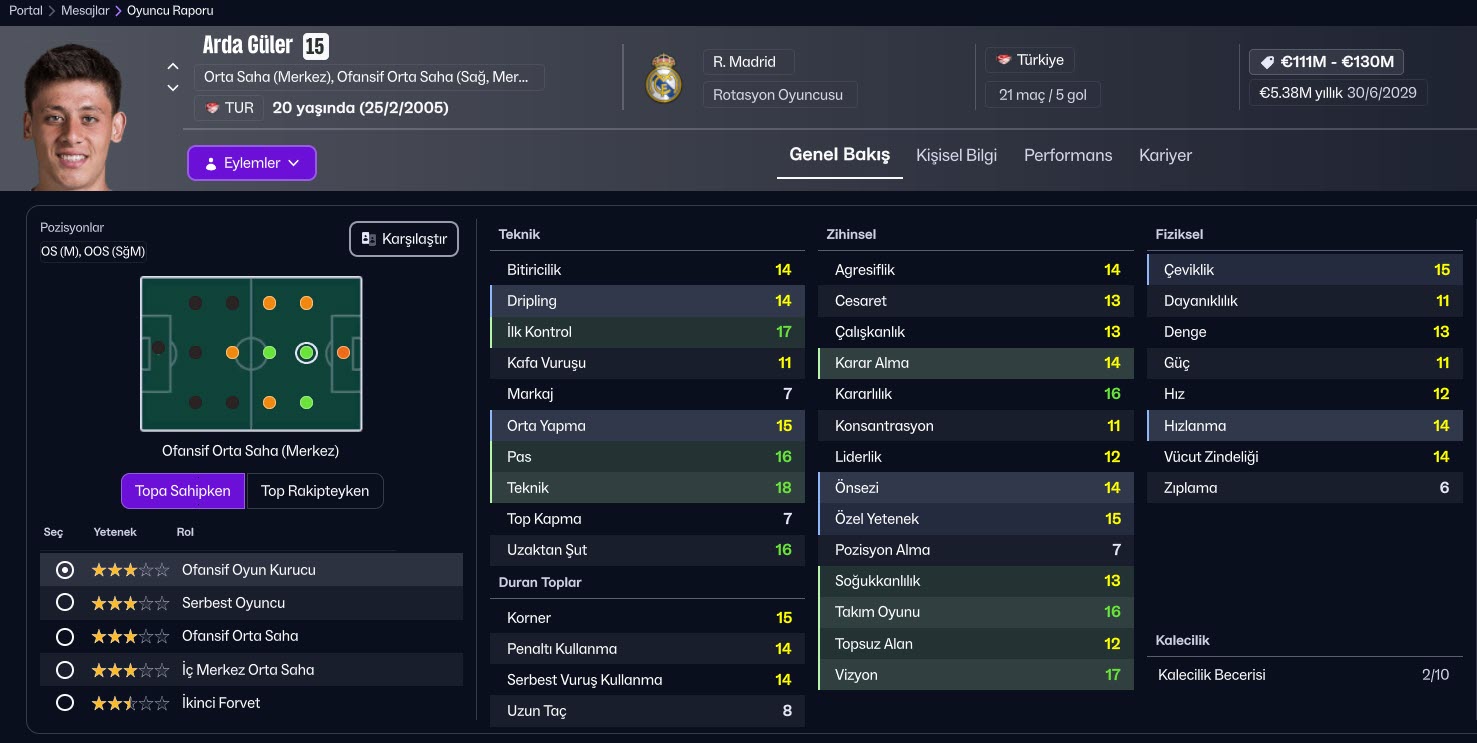Go to next player with down arrow
This screenshot has width=1477, height=743.
pyautogui.click(x=173, y=88)
